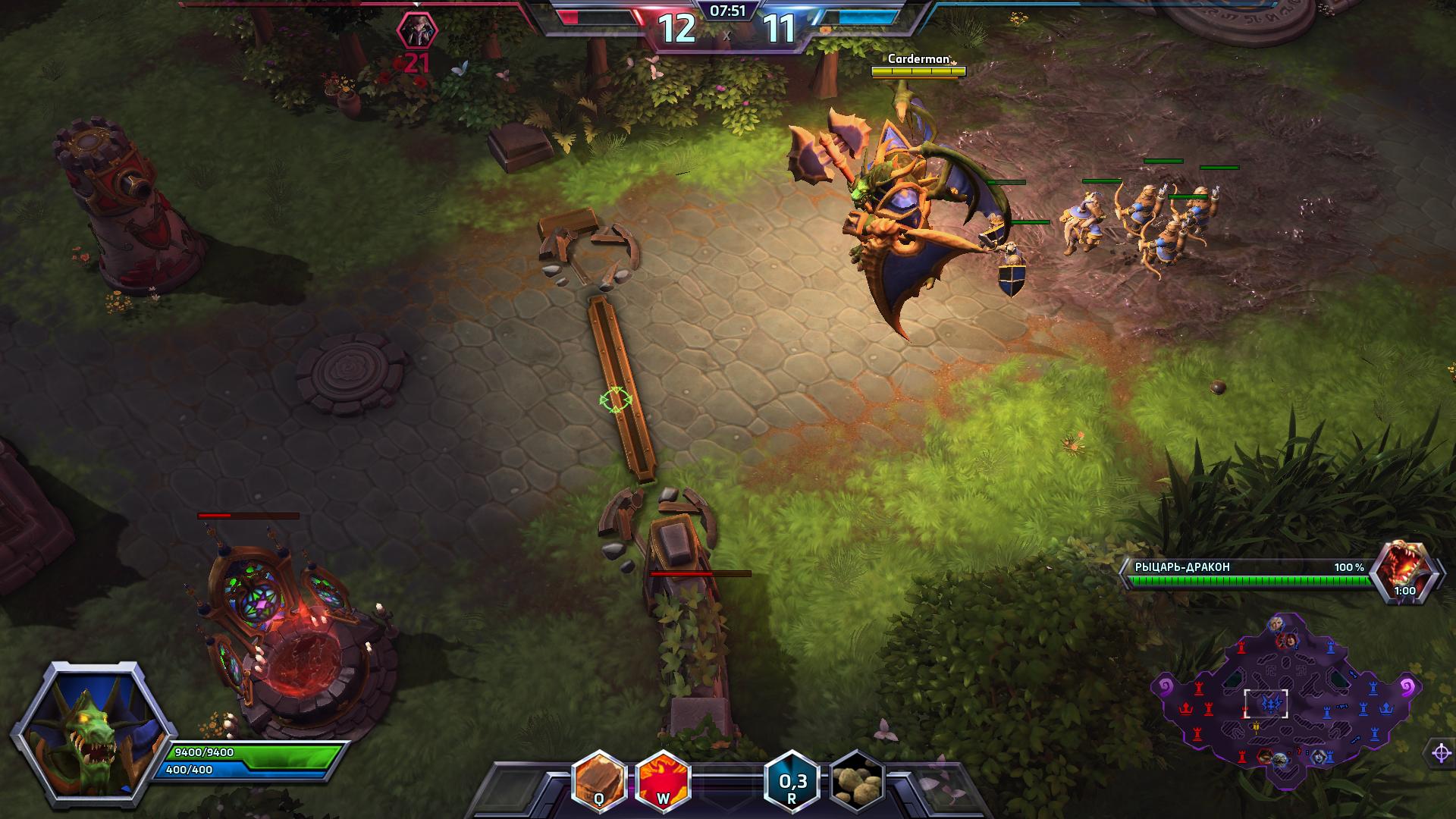Select the Dragon Knight objective icon

(1404, 571)
